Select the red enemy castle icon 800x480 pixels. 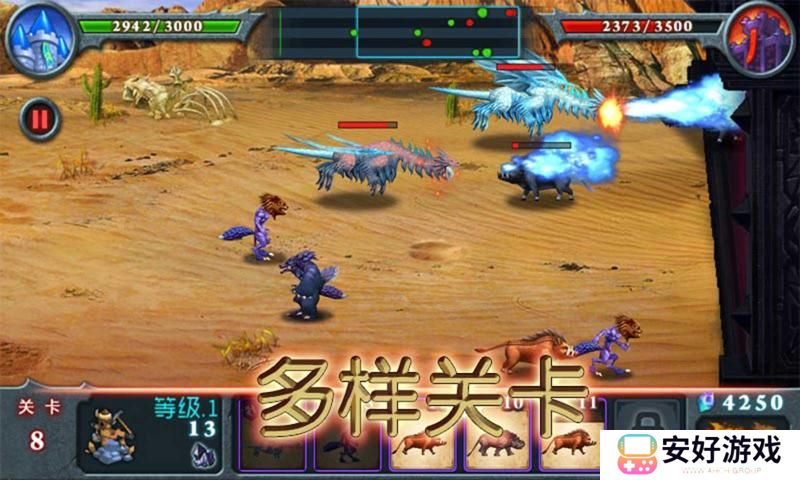pos(758,38)
